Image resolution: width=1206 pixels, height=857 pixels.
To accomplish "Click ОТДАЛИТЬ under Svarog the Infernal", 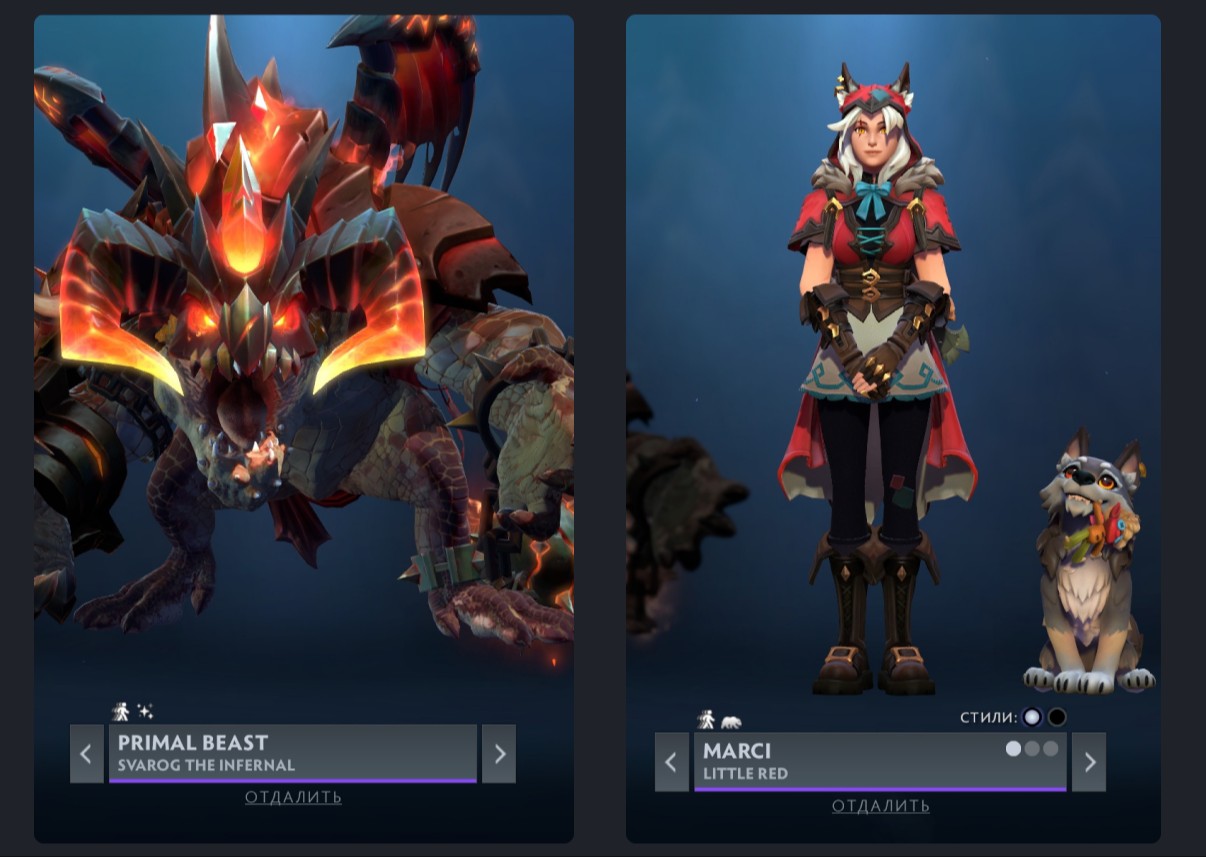I will coord(293,797).
